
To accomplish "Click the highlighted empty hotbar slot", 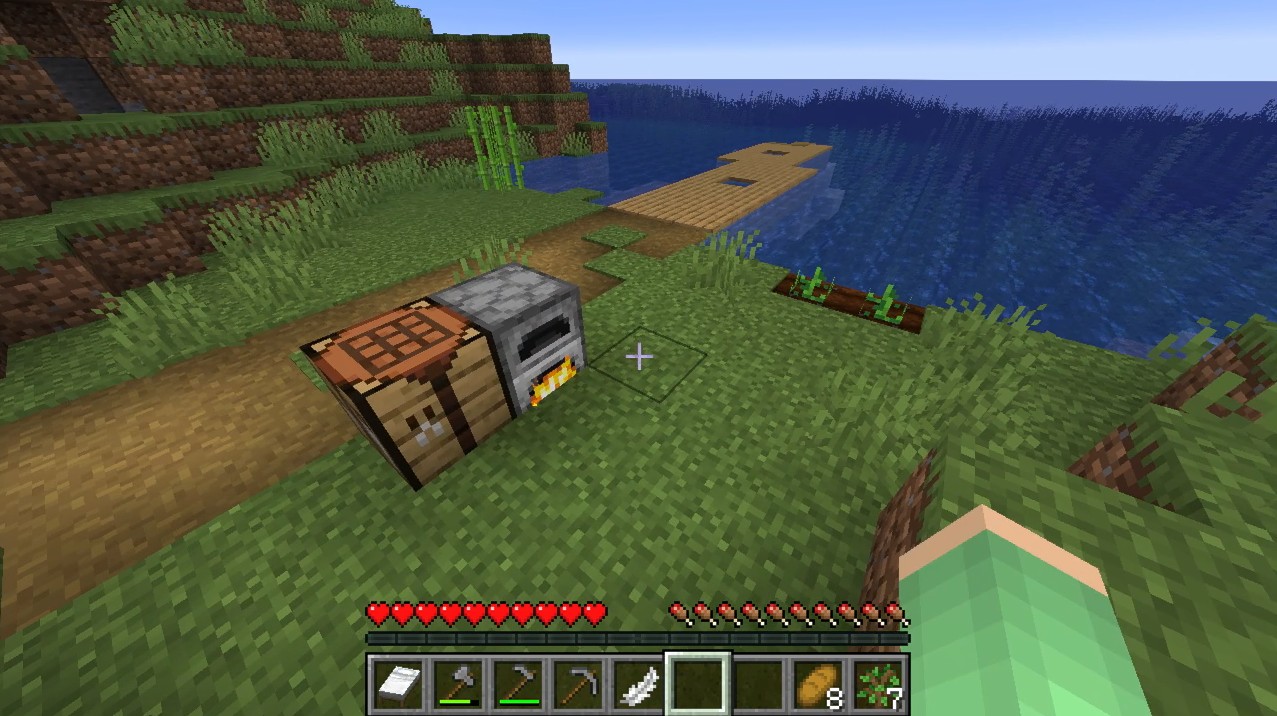I will tap(698, 684).
